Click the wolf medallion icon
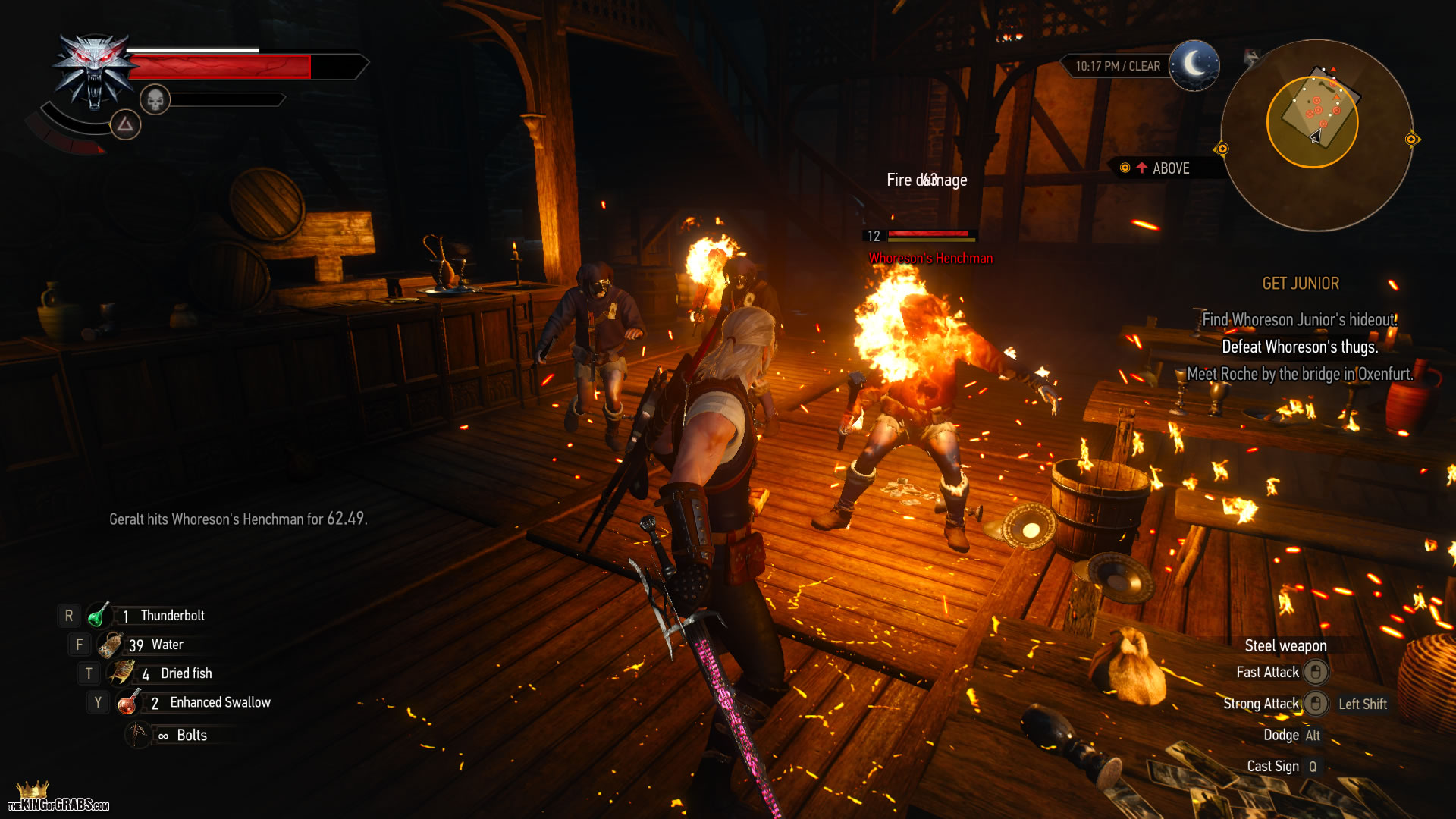Screen dimensions: 1456x819 pos(93,71)
